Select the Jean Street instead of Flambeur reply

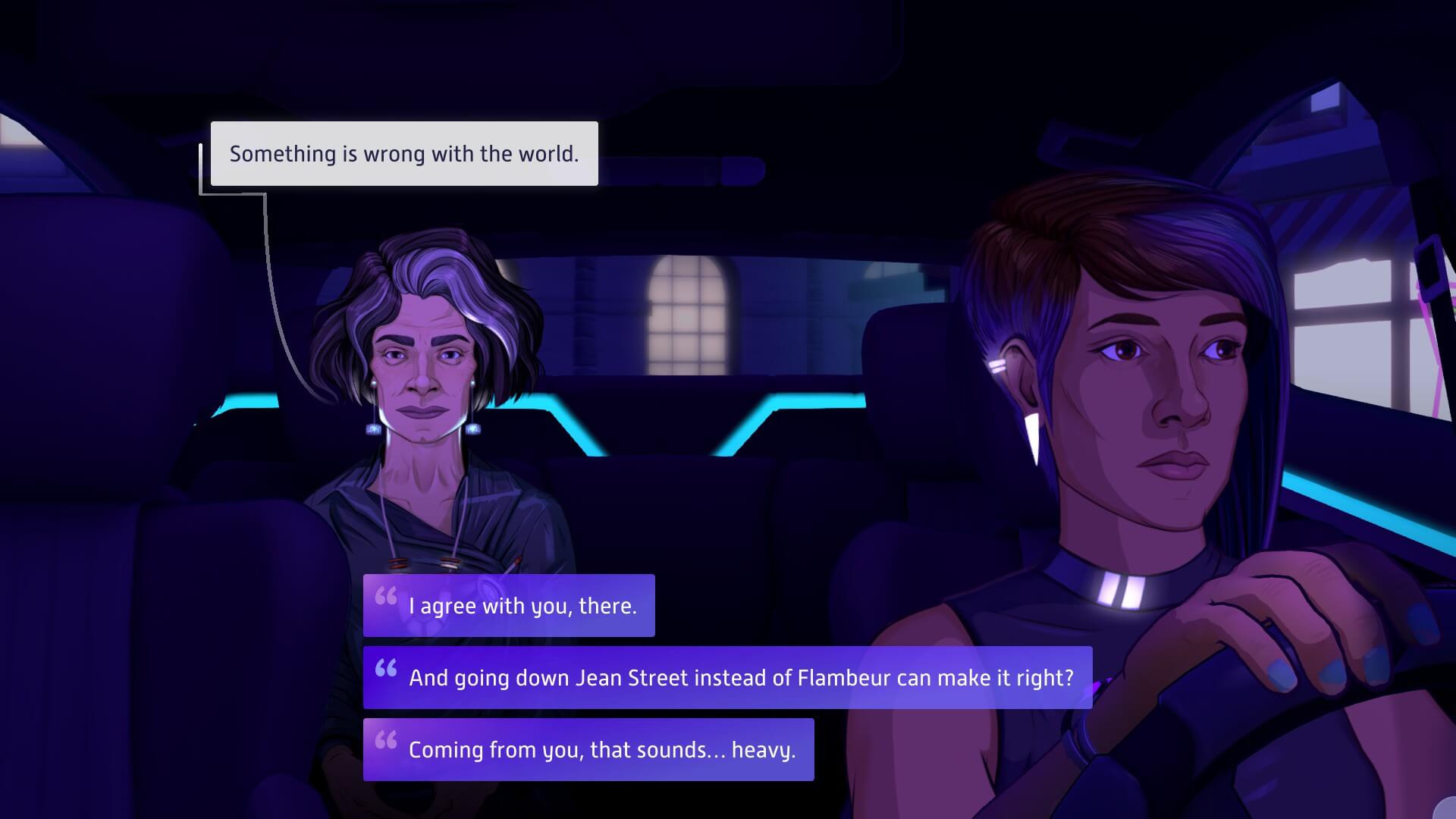727,677
